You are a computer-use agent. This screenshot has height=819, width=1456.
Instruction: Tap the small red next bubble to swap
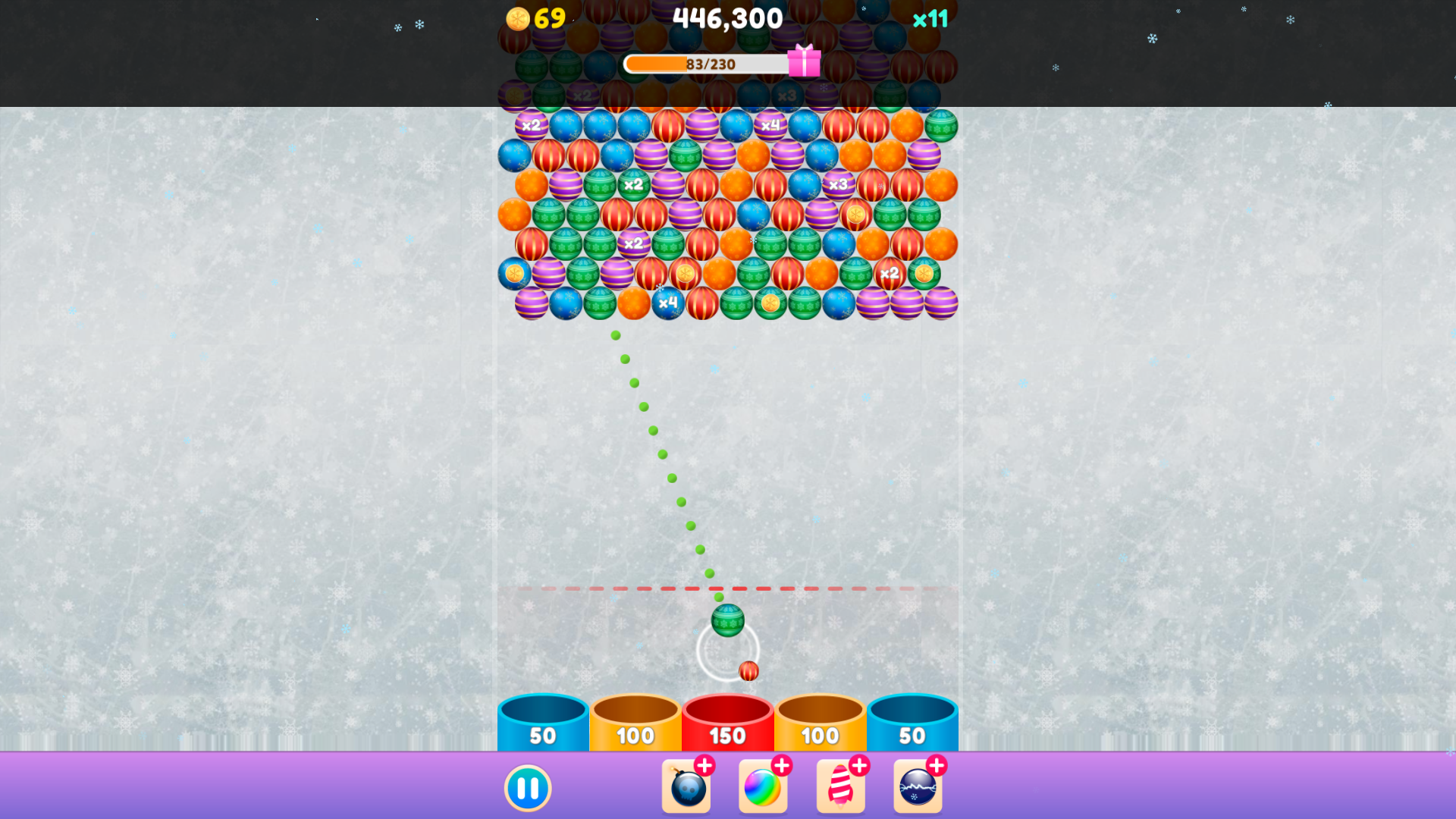(x=749, y=670)
